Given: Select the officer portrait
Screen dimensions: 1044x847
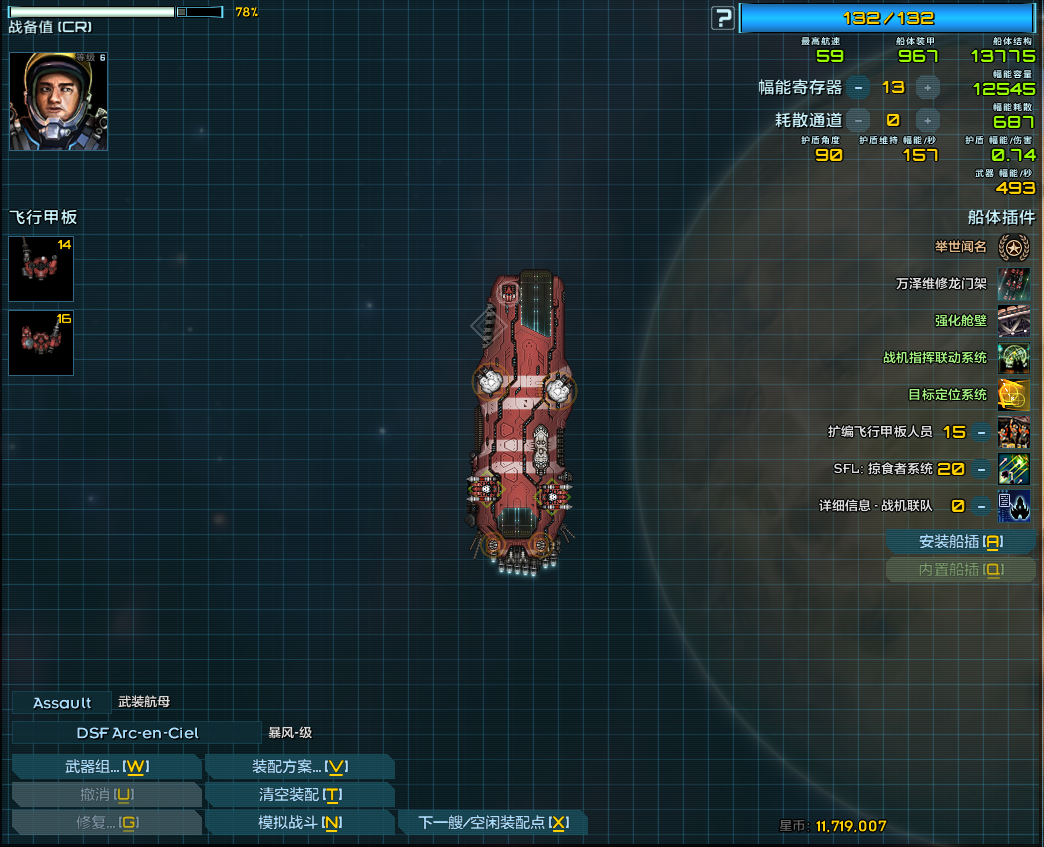Looking at the screenshot, I should point(58,101).
